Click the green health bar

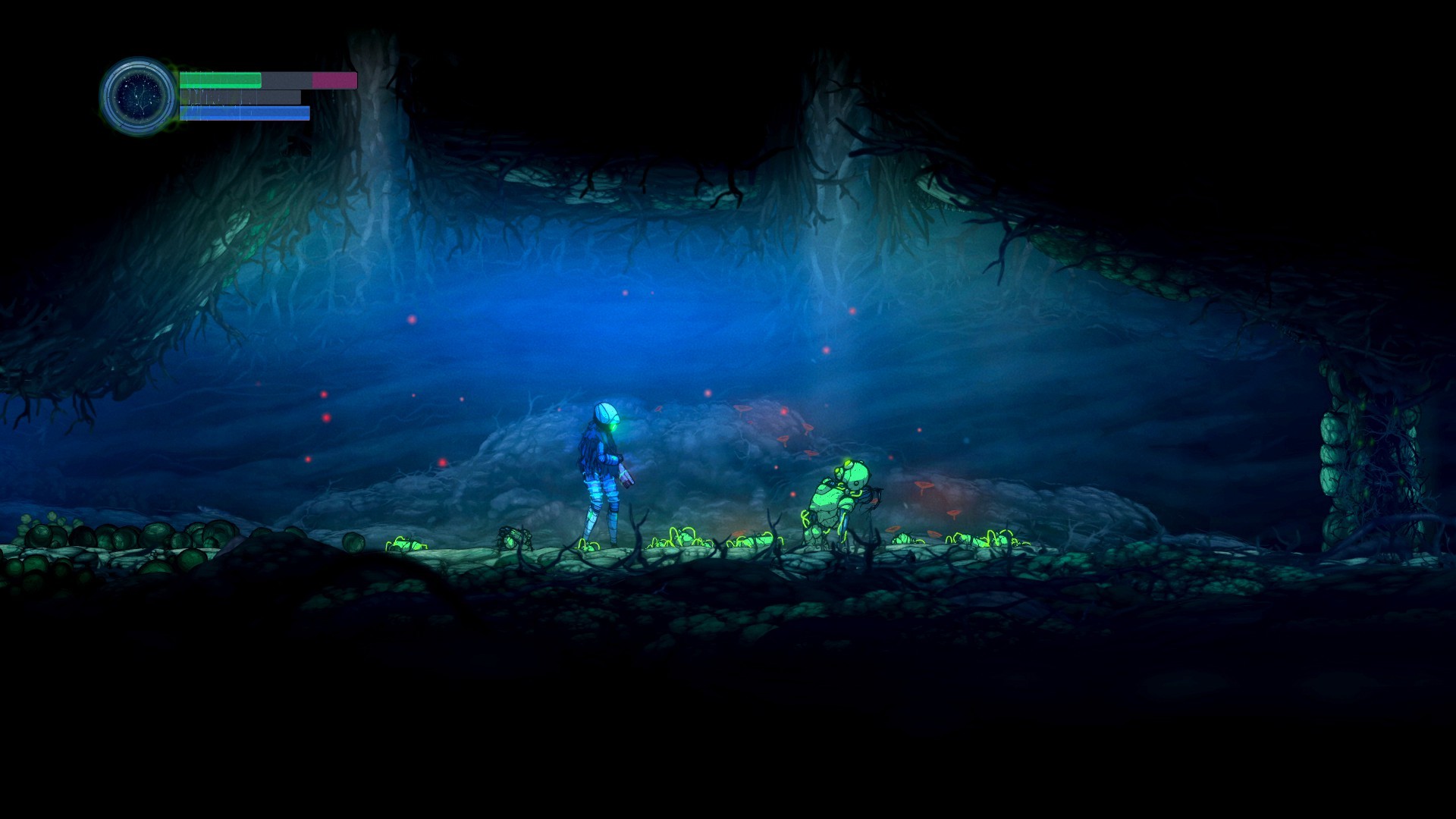220,78
